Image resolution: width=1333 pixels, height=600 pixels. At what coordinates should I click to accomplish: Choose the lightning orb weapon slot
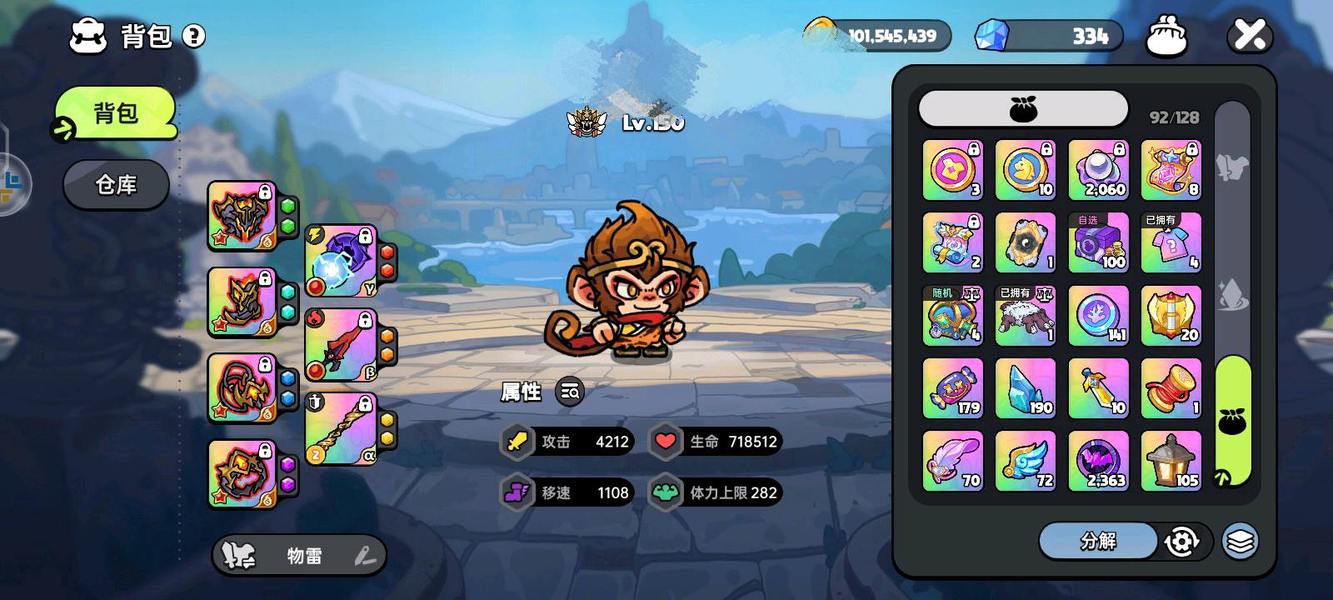point(341,261)
